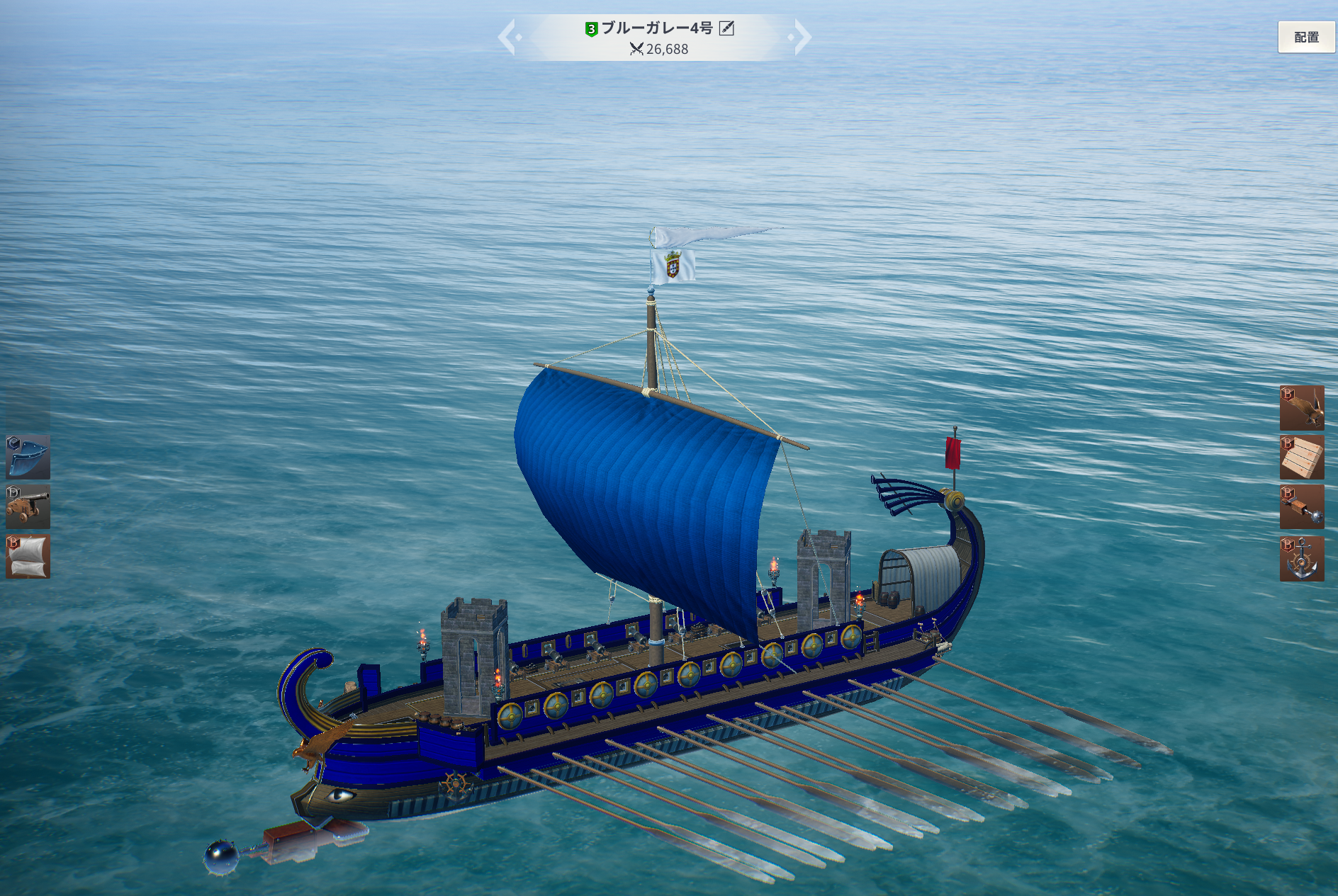This screenshot has height=896, width=1338.
Task: Select the eagle figurehead equipment slot
Action: [x=1302, y=408]
